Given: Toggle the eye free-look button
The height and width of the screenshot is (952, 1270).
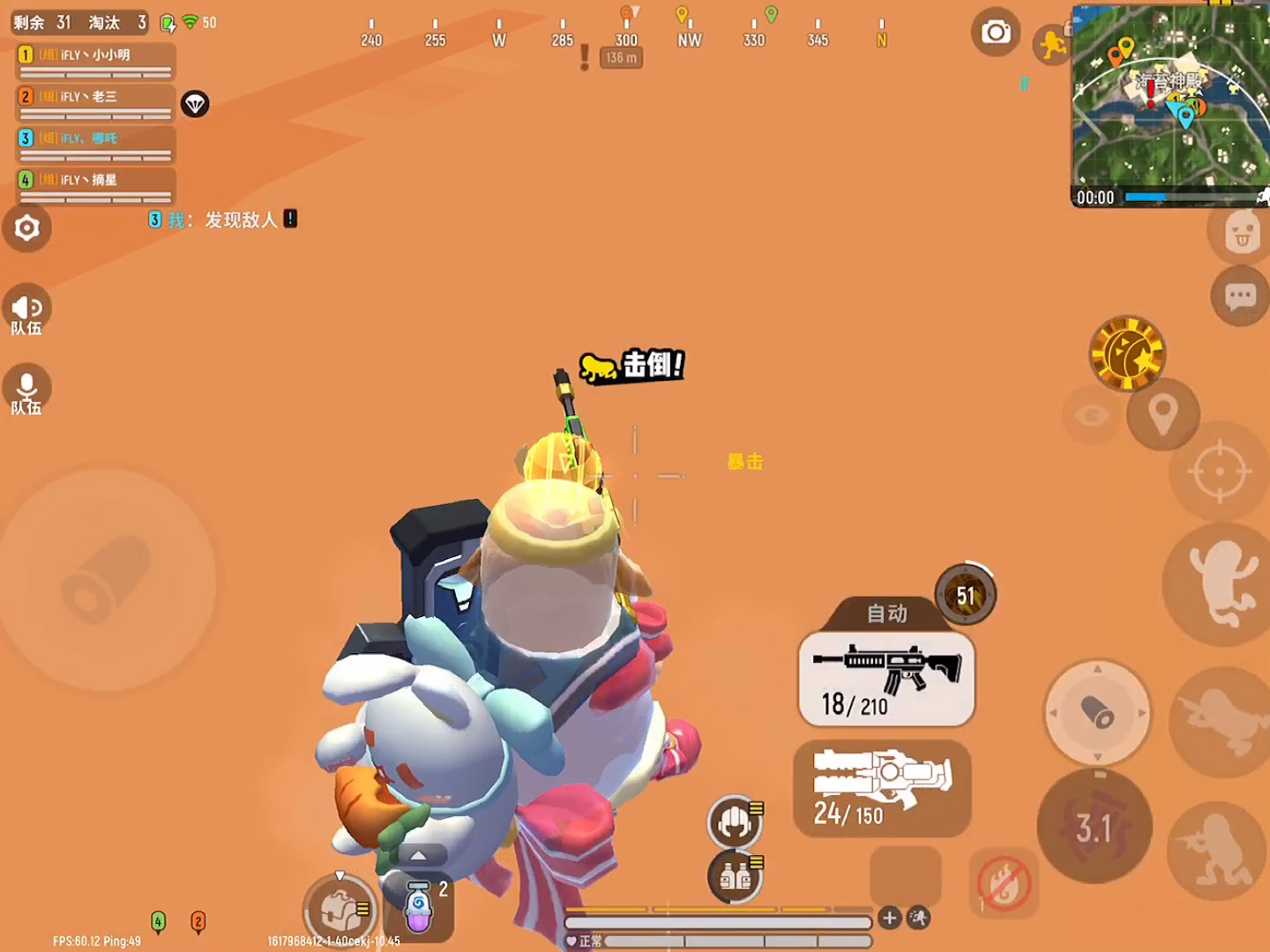Looking at the screenshot, I should point(1092,414).
